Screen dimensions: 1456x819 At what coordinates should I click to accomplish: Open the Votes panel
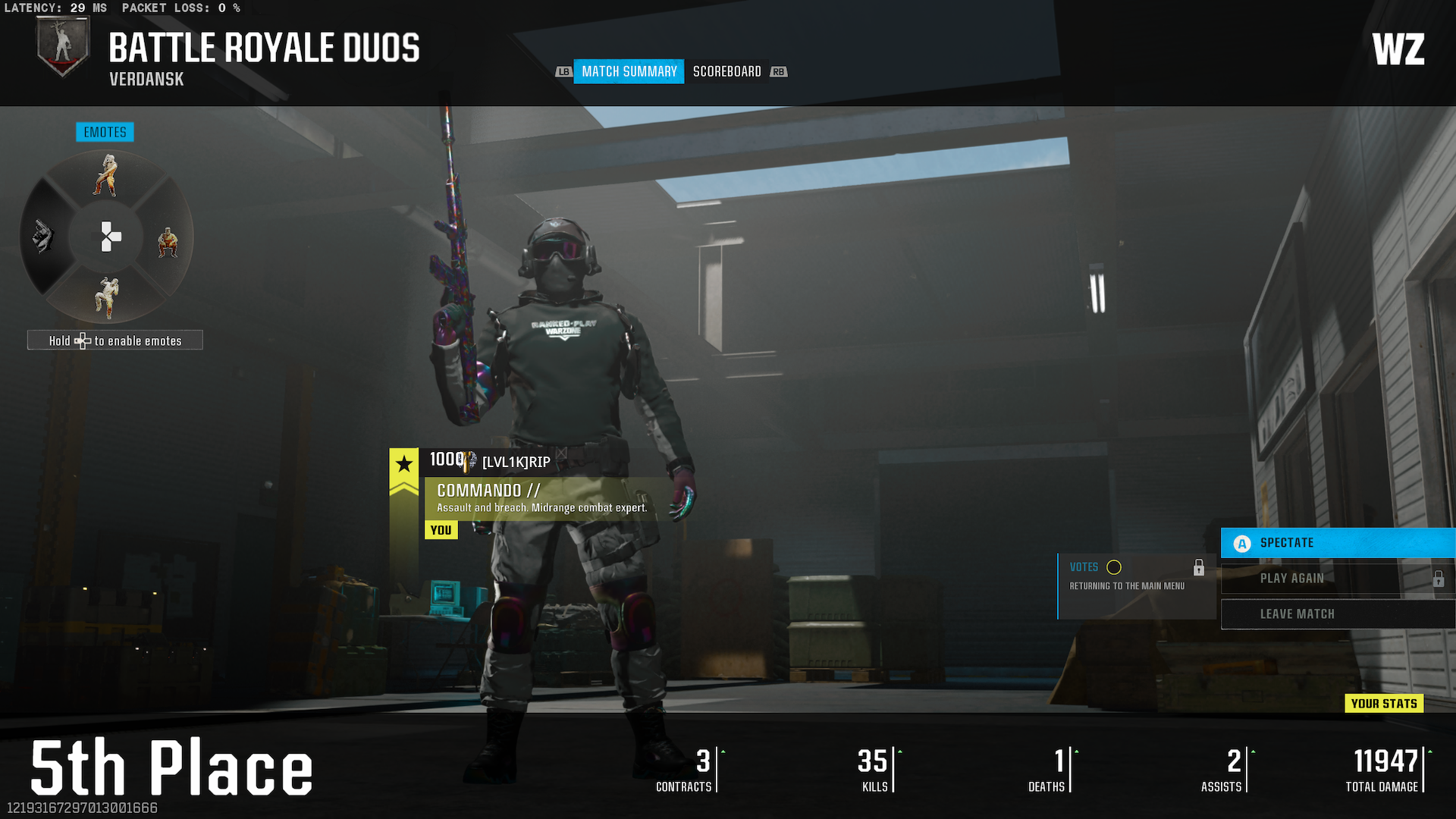[1135, 585]
